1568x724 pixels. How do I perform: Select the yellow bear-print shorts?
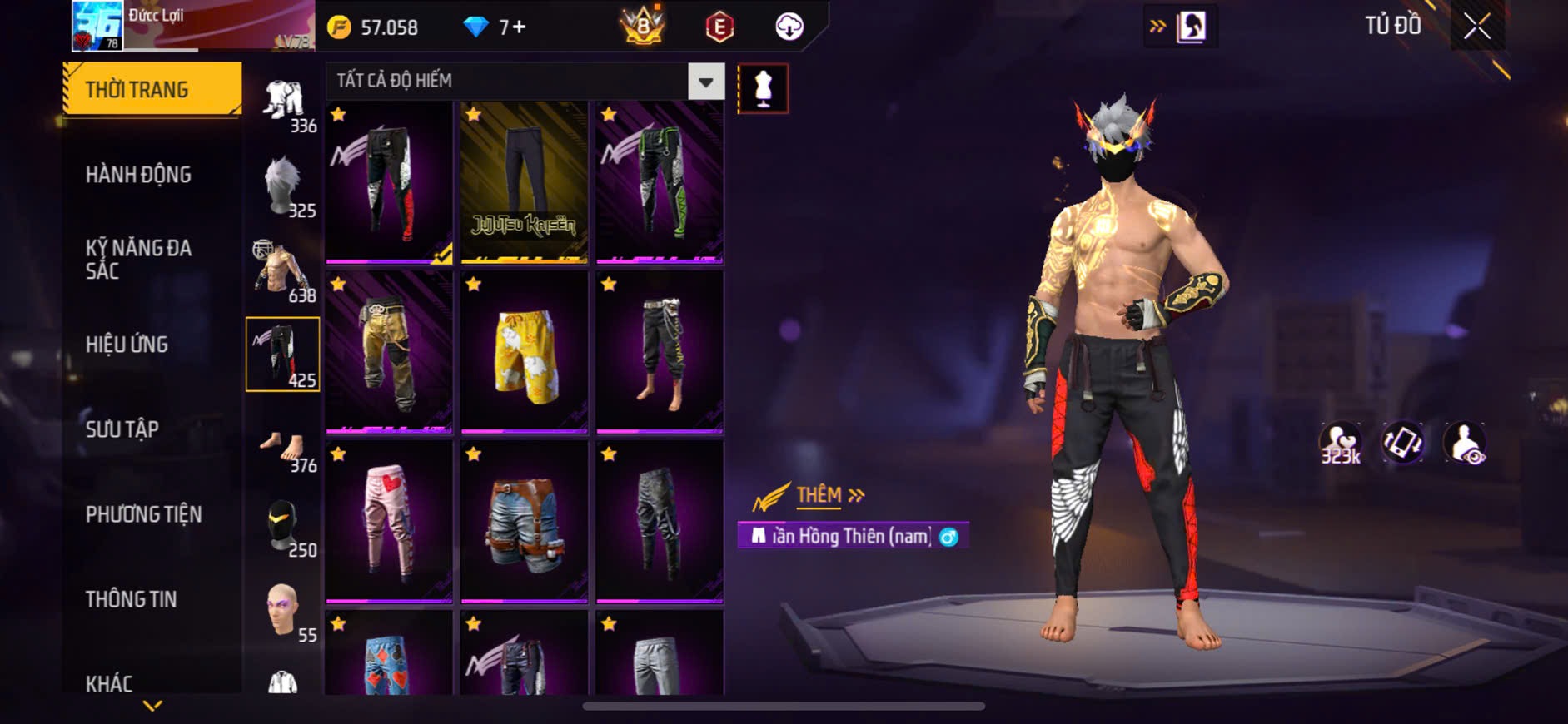[524, 352]
